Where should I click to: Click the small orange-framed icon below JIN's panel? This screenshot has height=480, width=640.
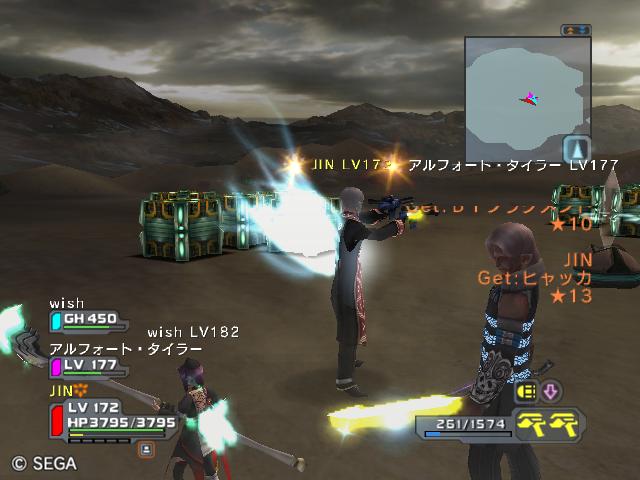point(145,450)
